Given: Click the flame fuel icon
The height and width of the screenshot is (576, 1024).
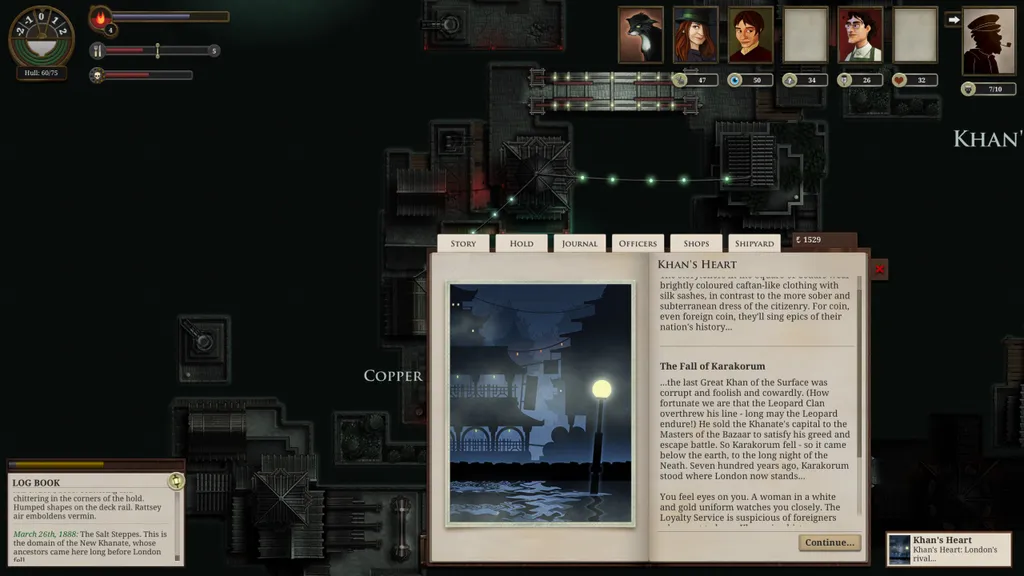Looking at the screenshot, I should pyautogui.click(x=101, y=18).
